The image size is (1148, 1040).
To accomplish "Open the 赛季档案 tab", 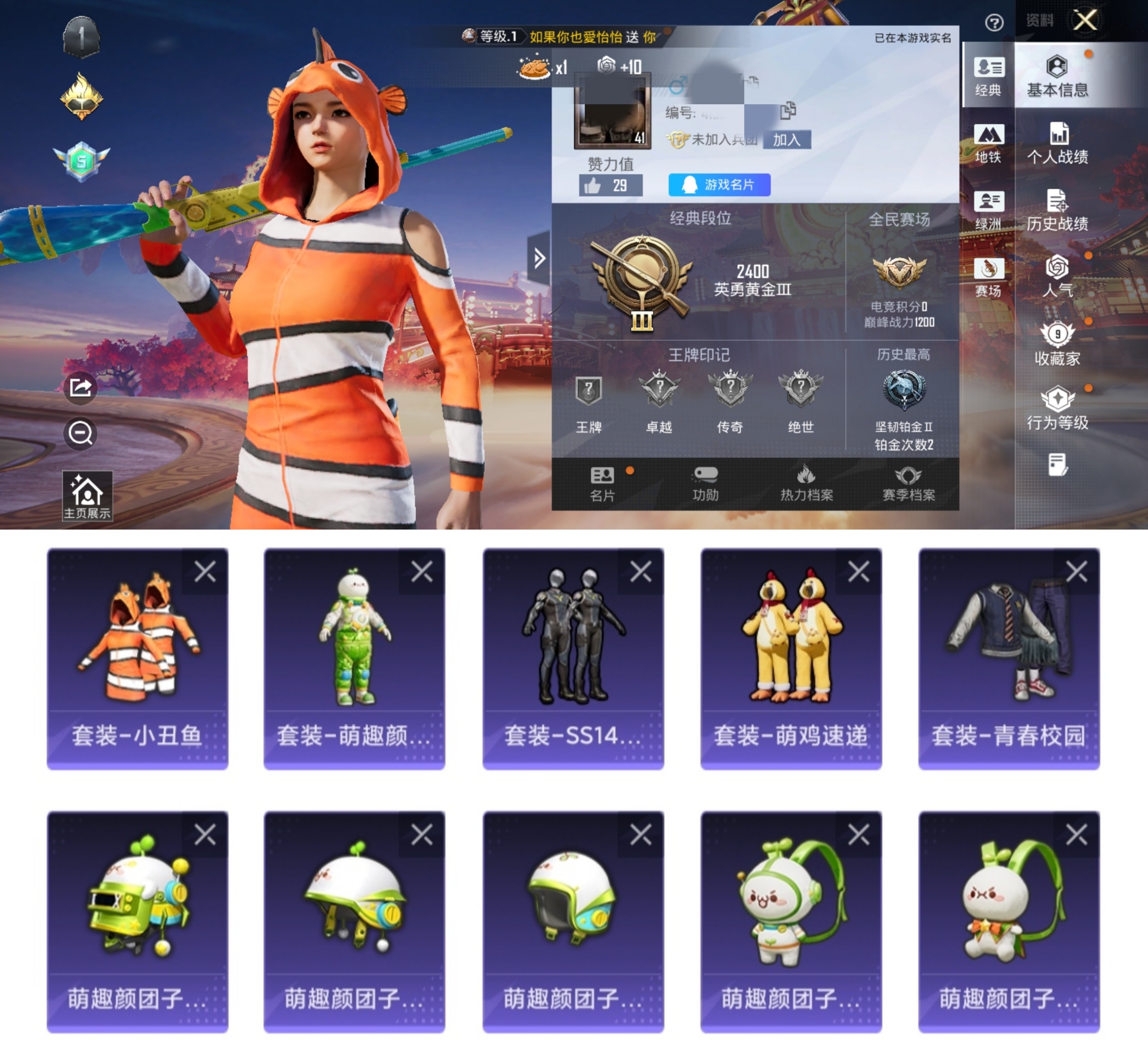I will click(908, 483).
